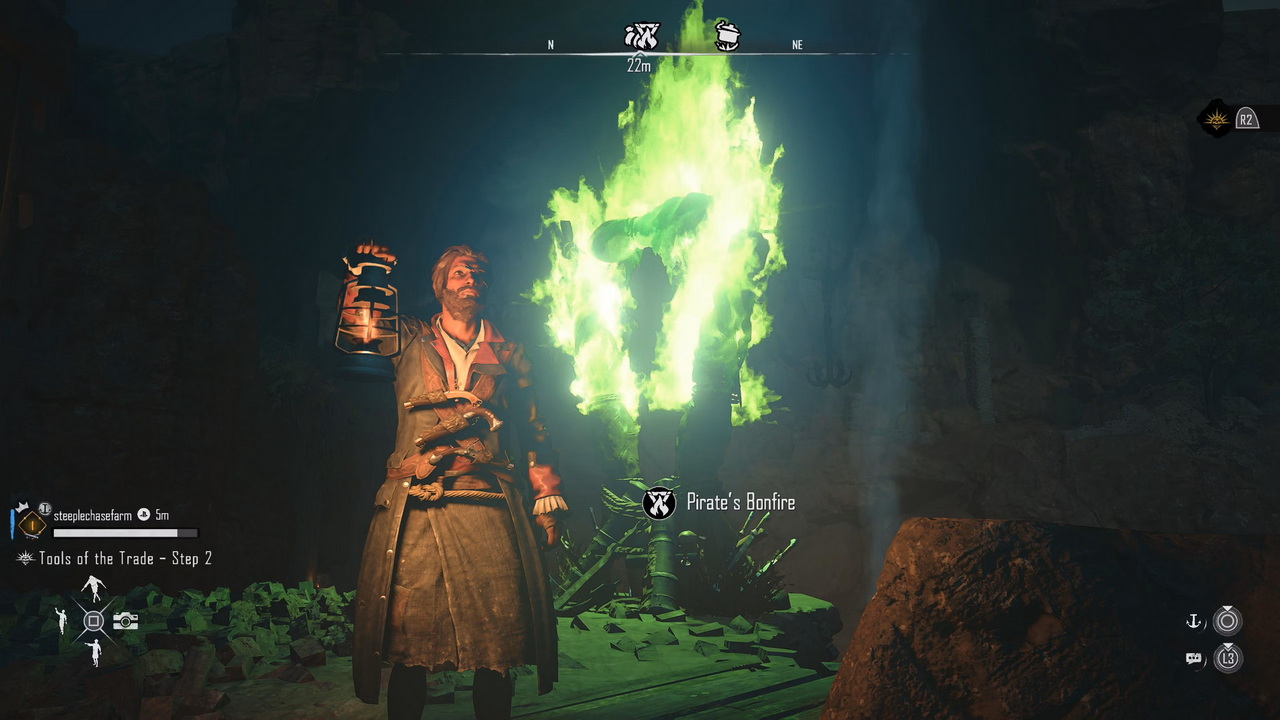
Task: Select the steeplechasefarm player entry
Action: coord(92,515)
